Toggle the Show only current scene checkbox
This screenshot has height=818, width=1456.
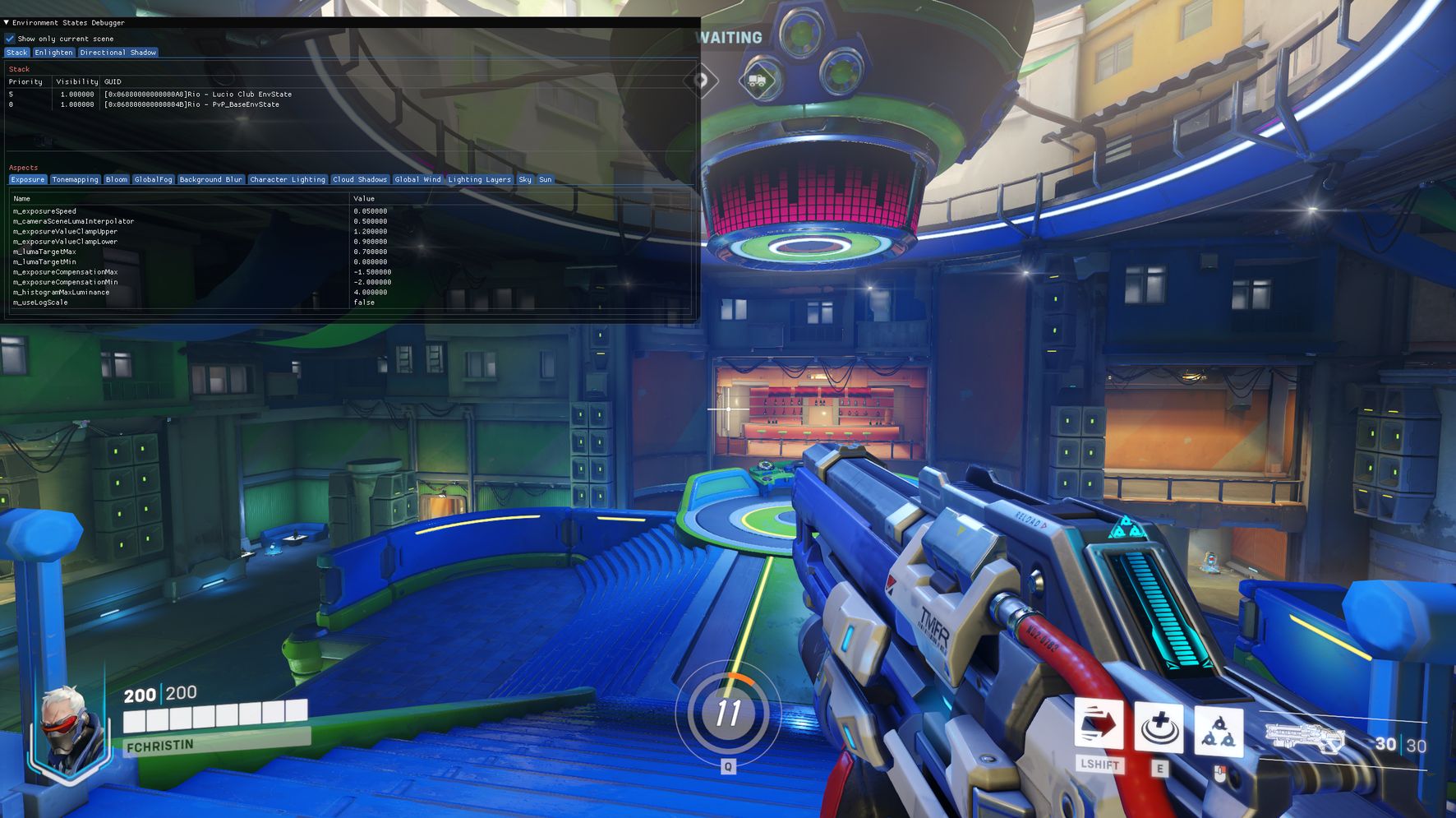pyautogui.click(x=10, y=39)
